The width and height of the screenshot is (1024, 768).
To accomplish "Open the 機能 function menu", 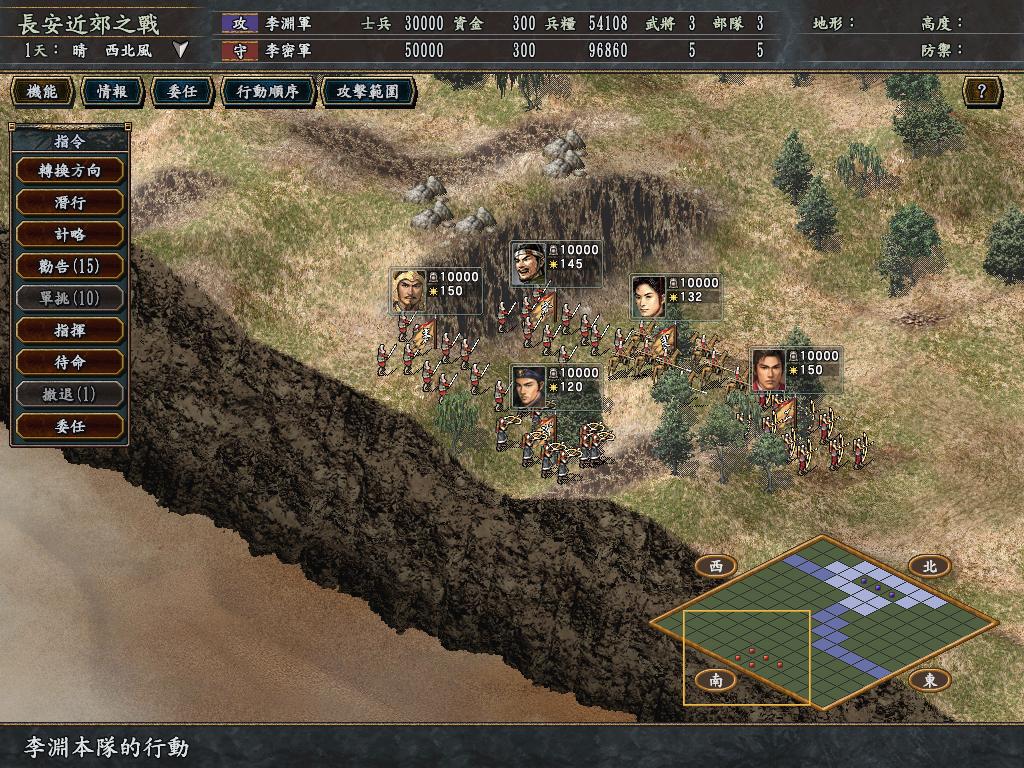I will tap(42, 92).
